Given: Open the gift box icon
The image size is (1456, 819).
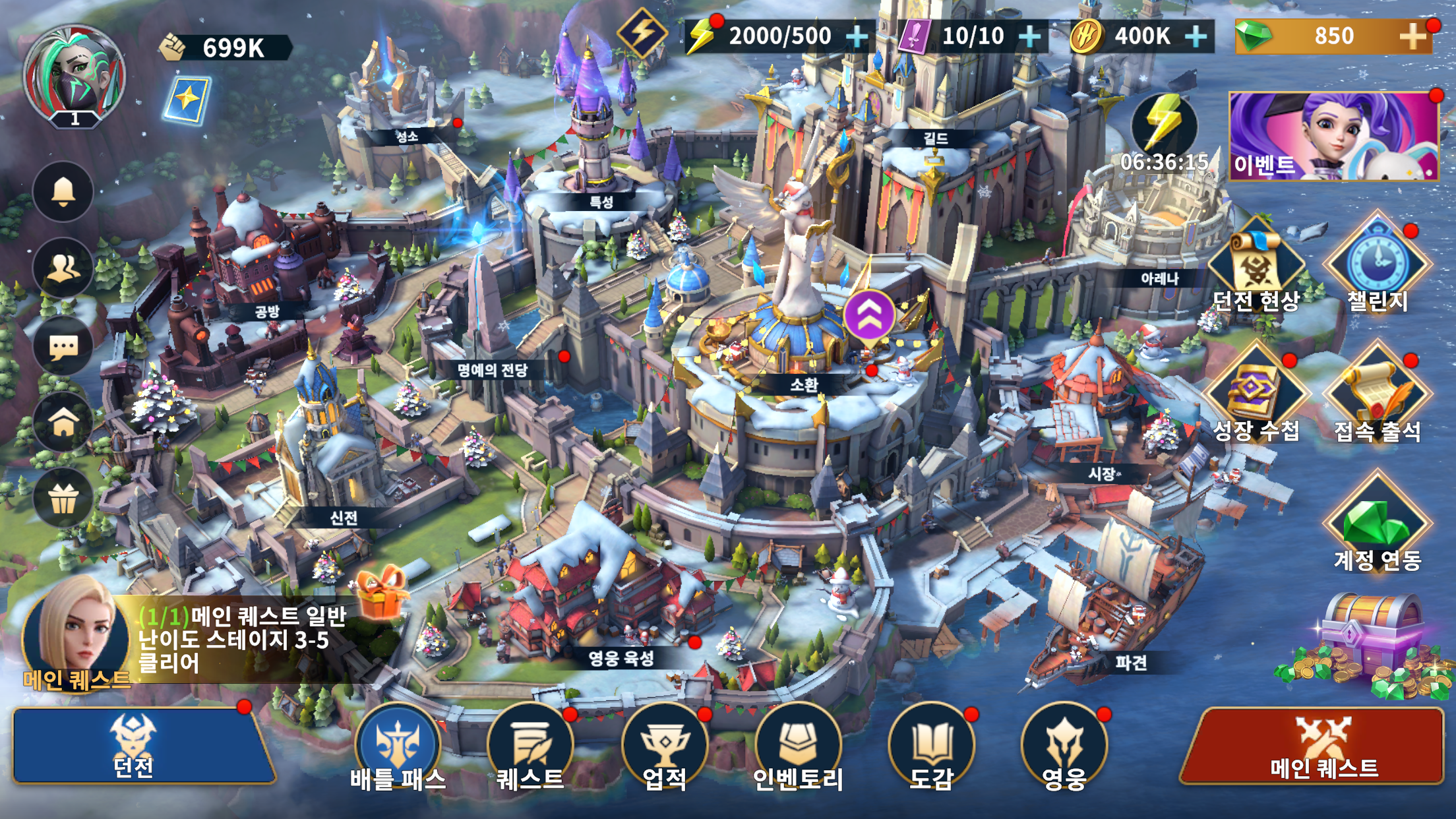Looking at the screenshot, I should [x=63, y=499].
